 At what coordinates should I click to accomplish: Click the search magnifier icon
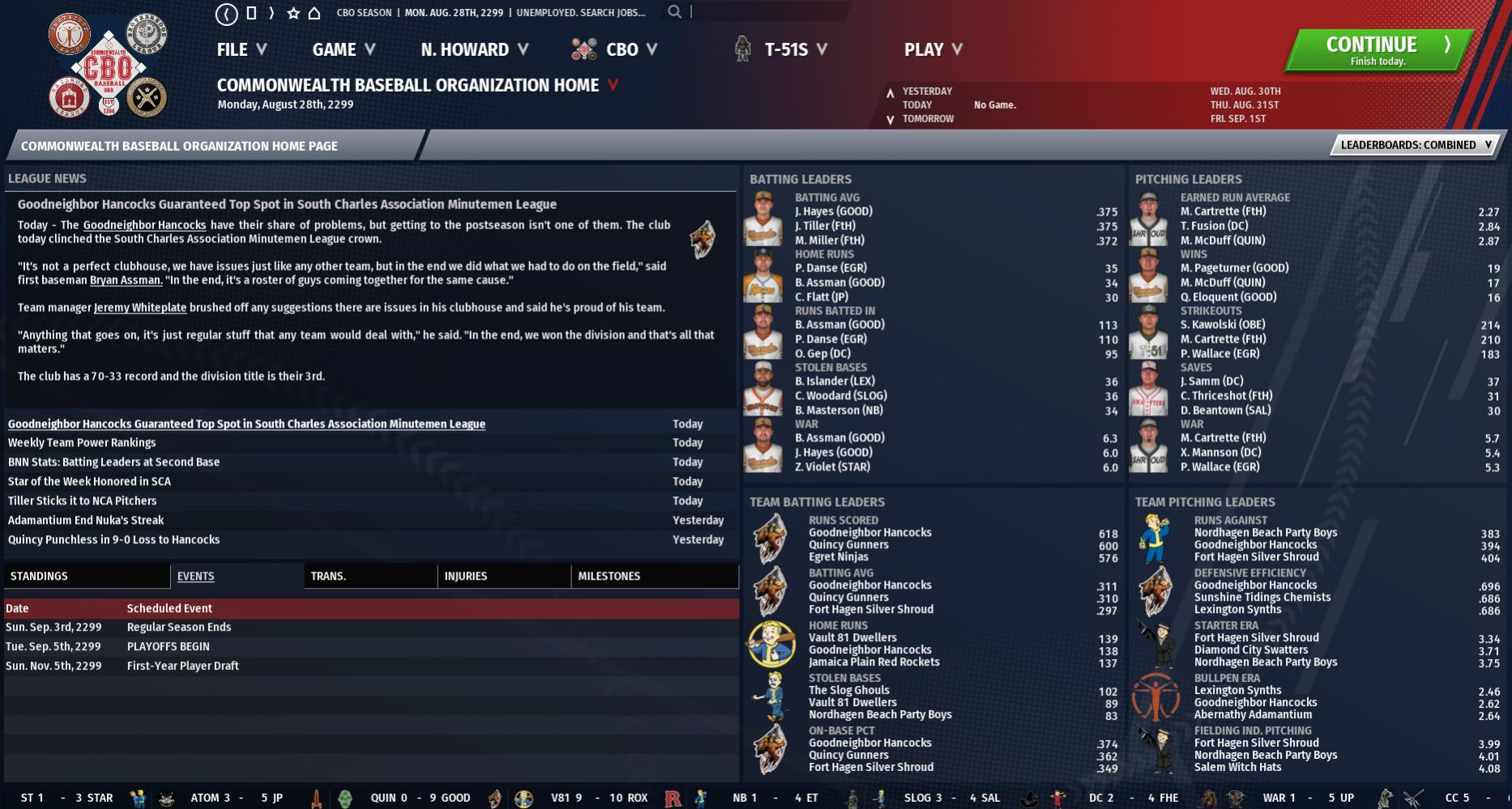[674, 12]
